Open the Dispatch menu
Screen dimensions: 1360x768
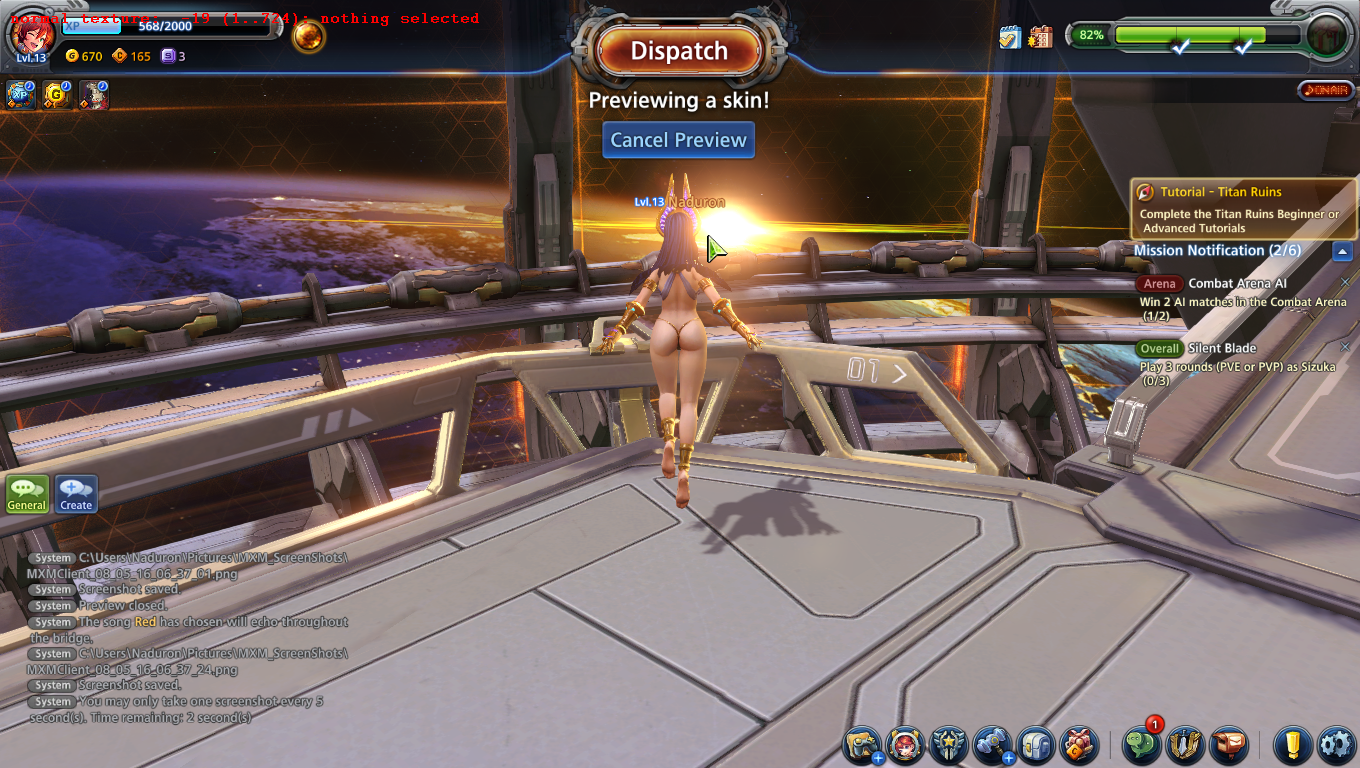[x=679, y=51]
